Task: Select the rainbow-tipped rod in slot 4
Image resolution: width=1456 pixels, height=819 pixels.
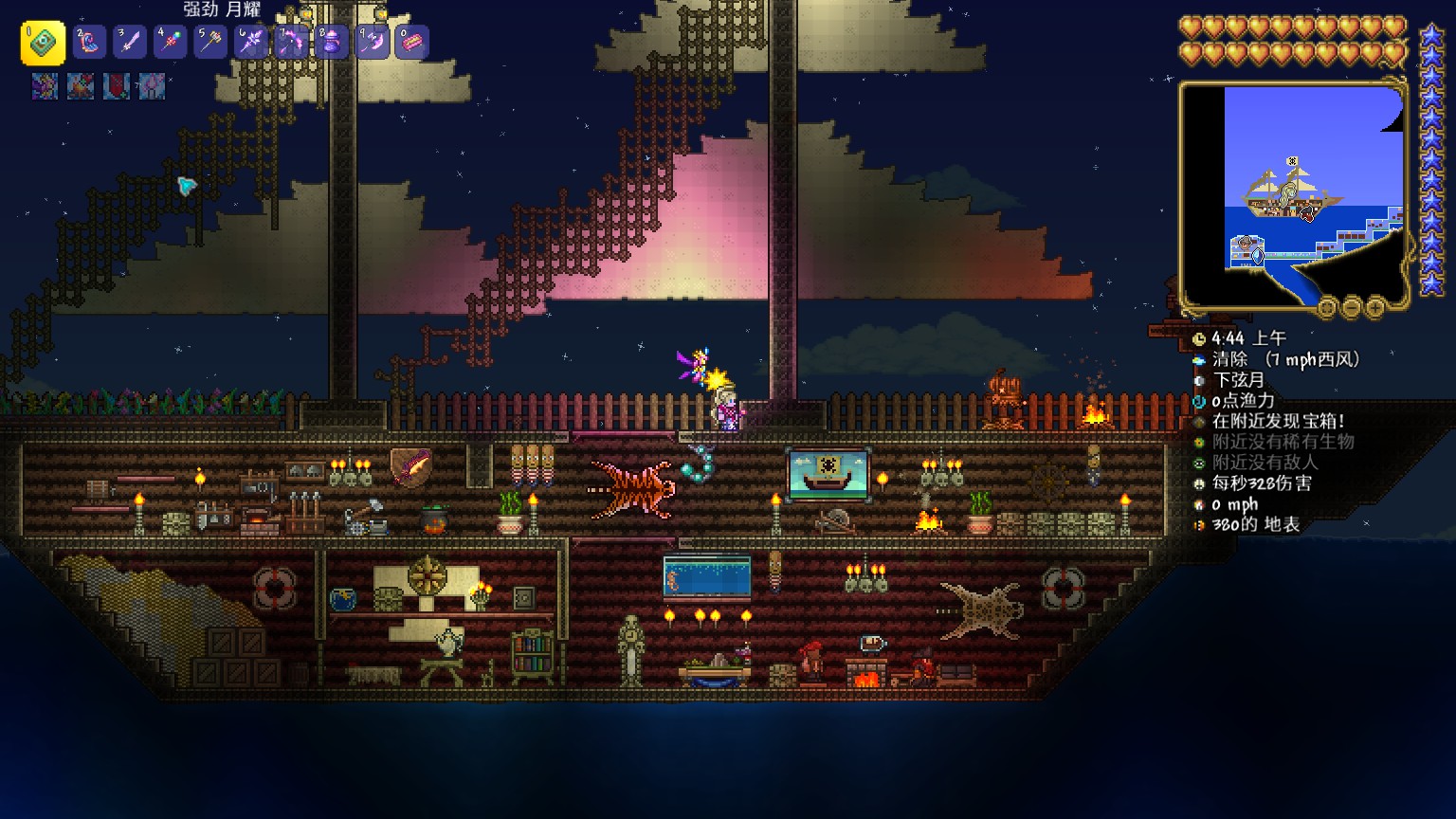Action: point(171,43)
